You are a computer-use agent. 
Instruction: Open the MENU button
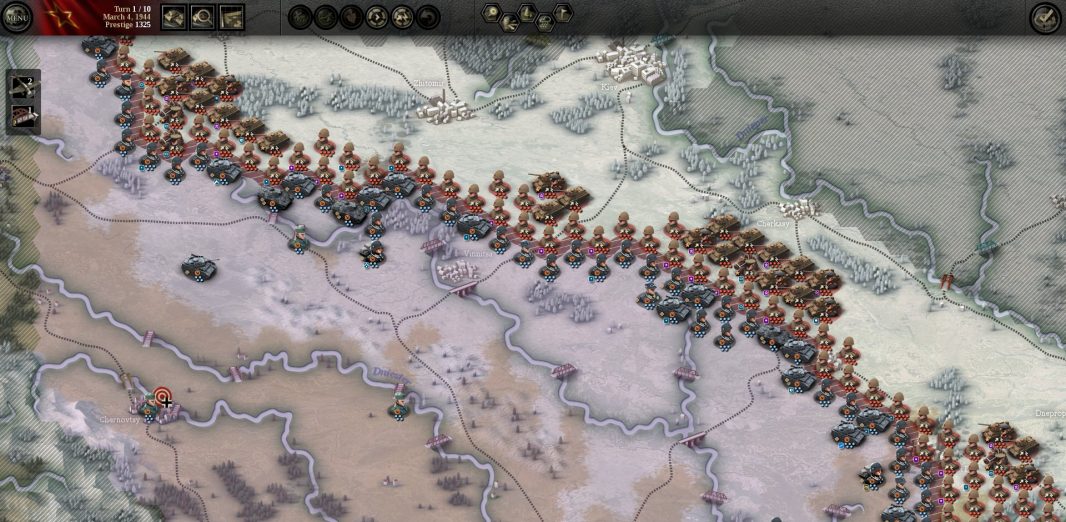click(x=17, y=17)
